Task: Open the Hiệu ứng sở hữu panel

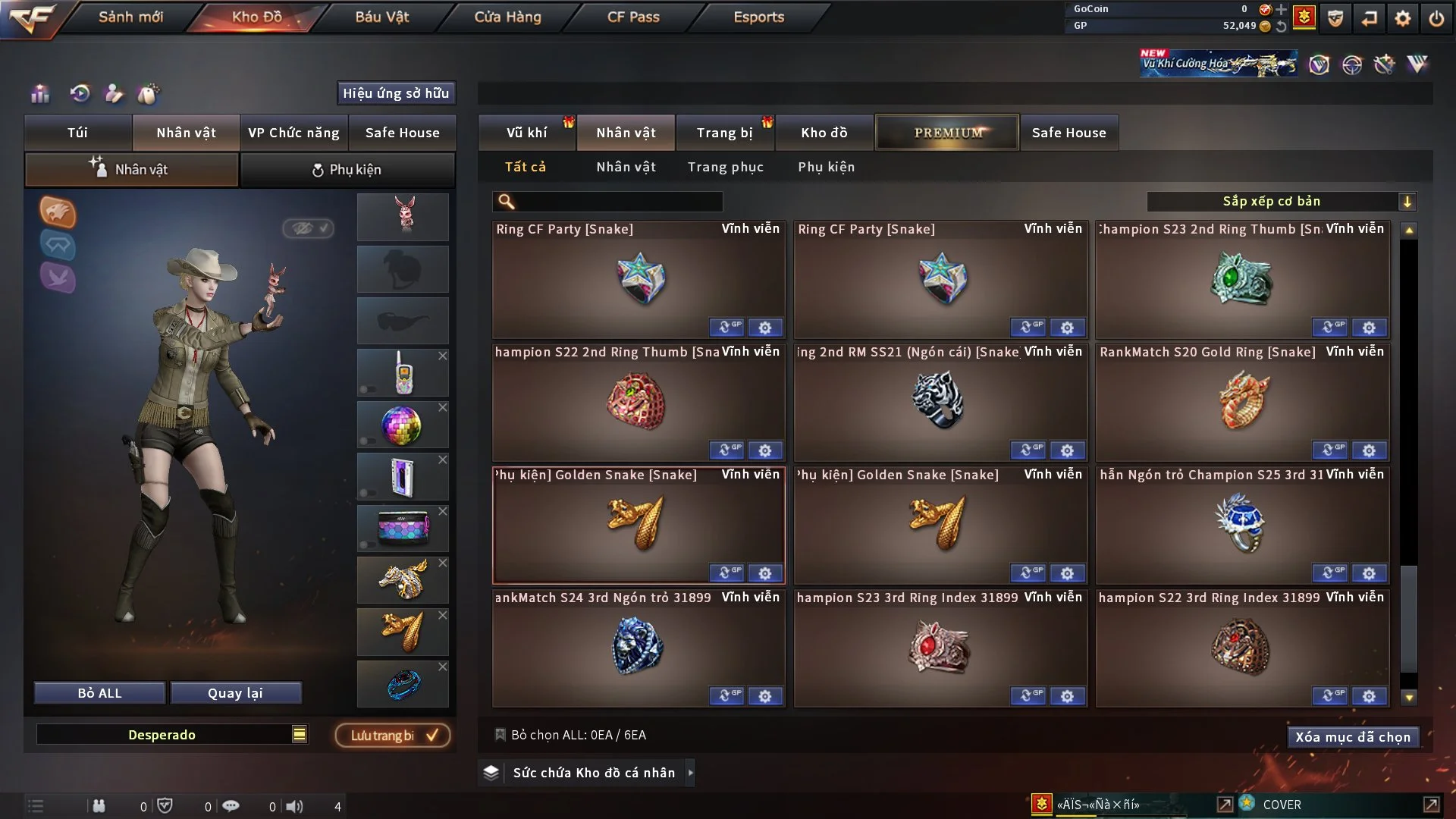Action: (x=396, y=93)
